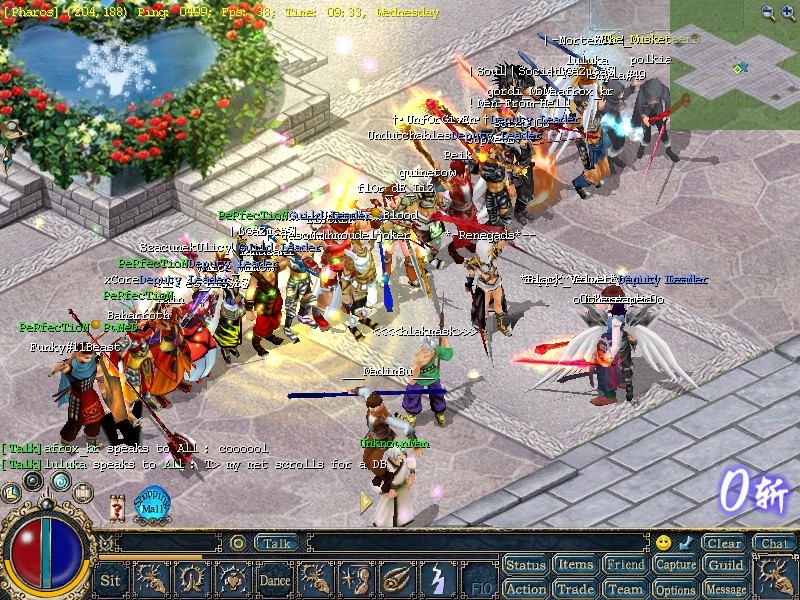The width and height of the screenshot is (800, 600).
Task: Select the lightning bolt skill slot
Action: [437, 580]
